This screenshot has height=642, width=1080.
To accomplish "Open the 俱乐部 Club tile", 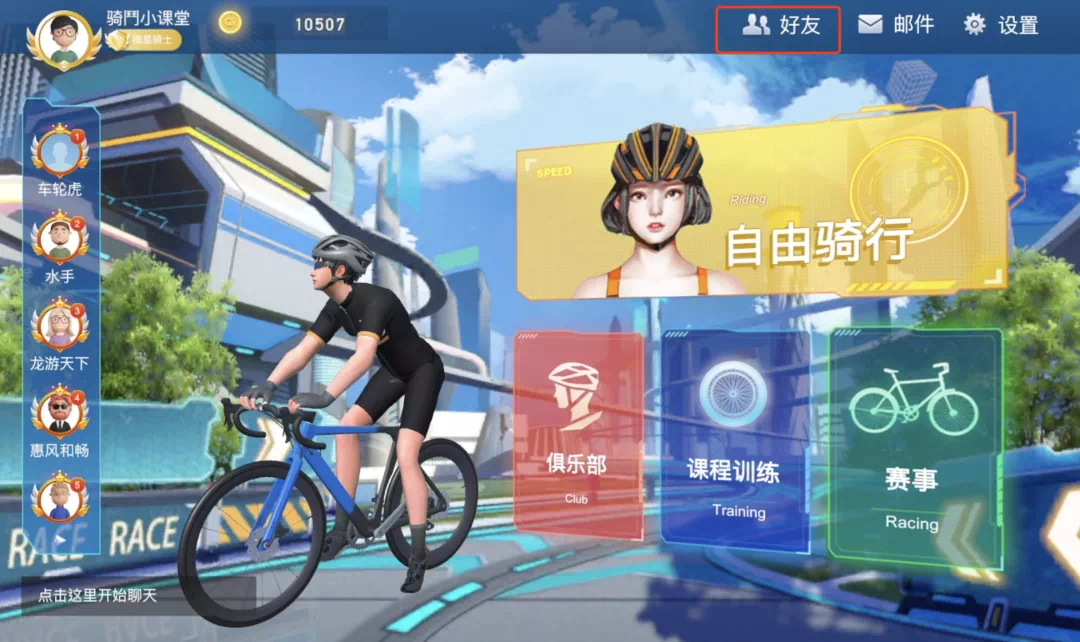I will [577, 430].
